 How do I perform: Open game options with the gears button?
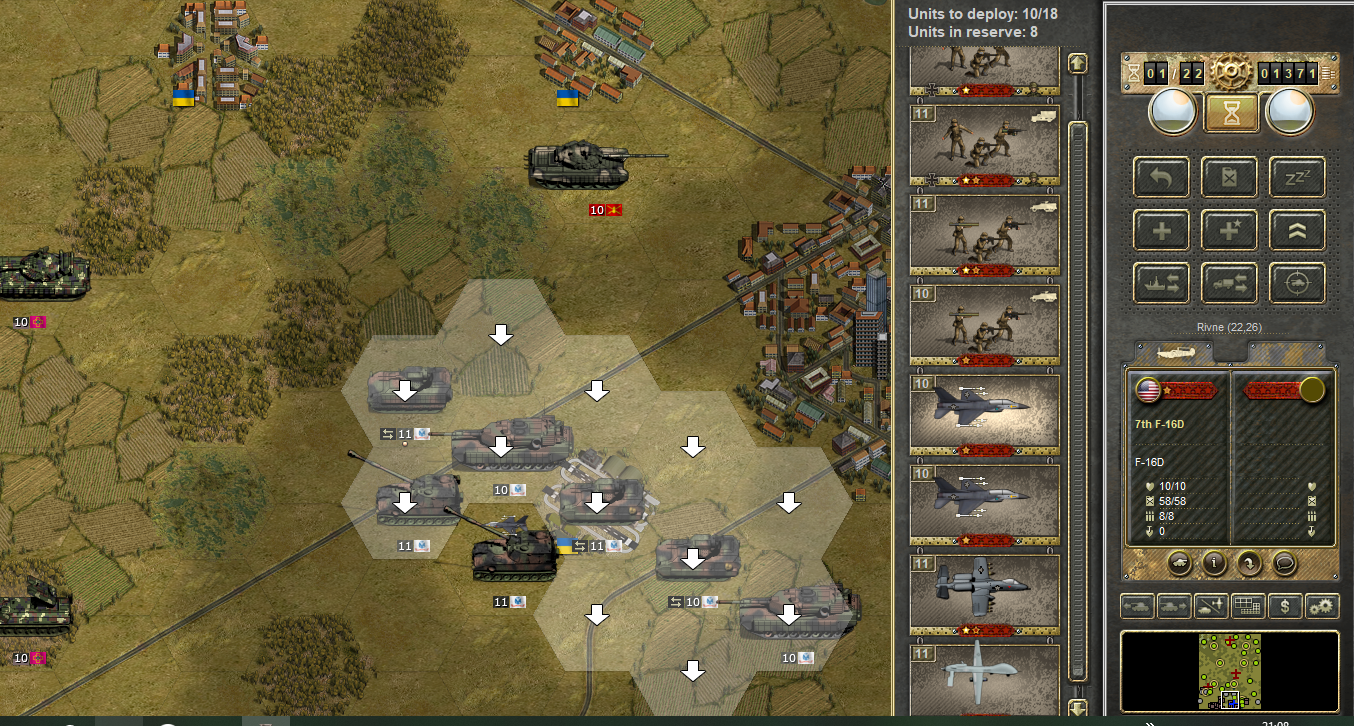pyautogui.click(x=1322, y=605)
